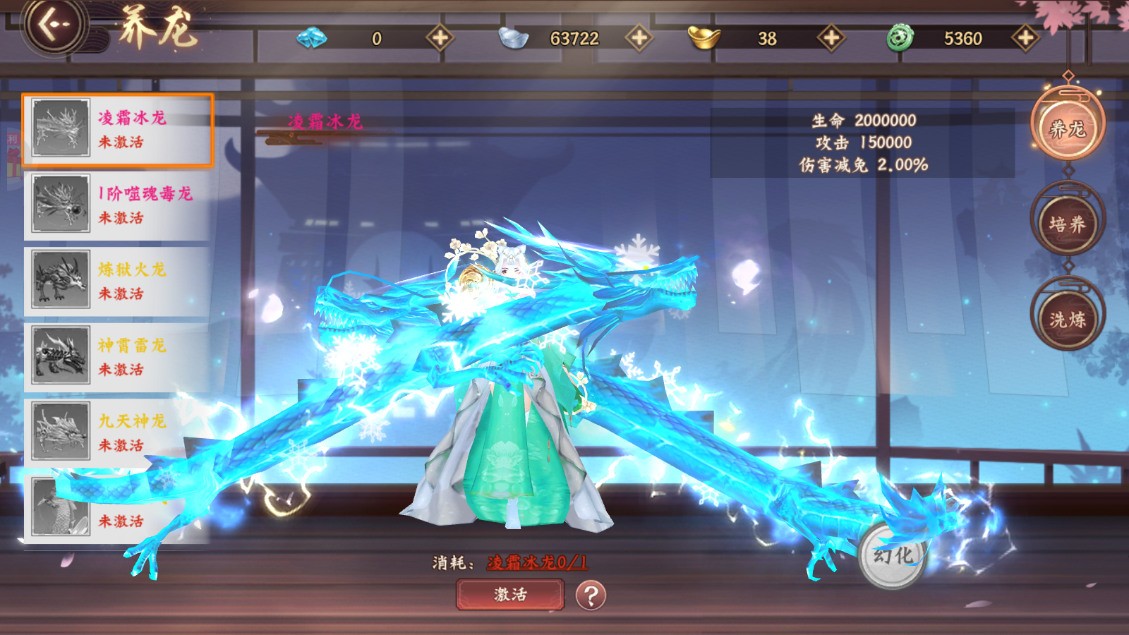The image size is (1129, 635).
Task: Select the 九天神龙 dragon entry
Action: click(x=118, y=433)
